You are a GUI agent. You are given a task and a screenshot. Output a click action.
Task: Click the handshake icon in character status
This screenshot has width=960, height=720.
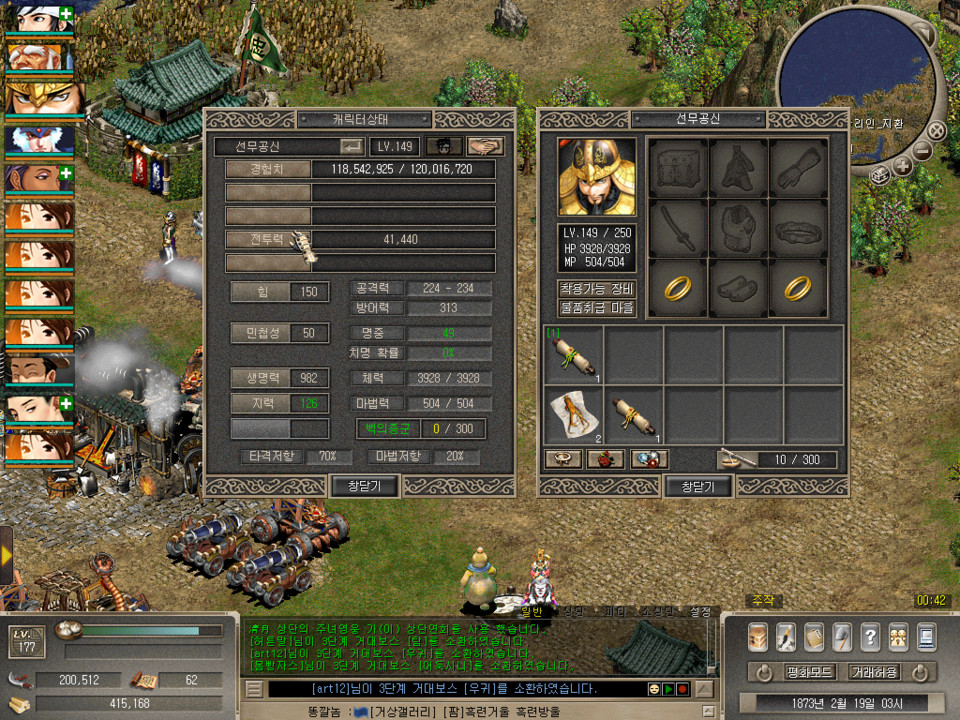pyautogui.click(x=486, y=146)
